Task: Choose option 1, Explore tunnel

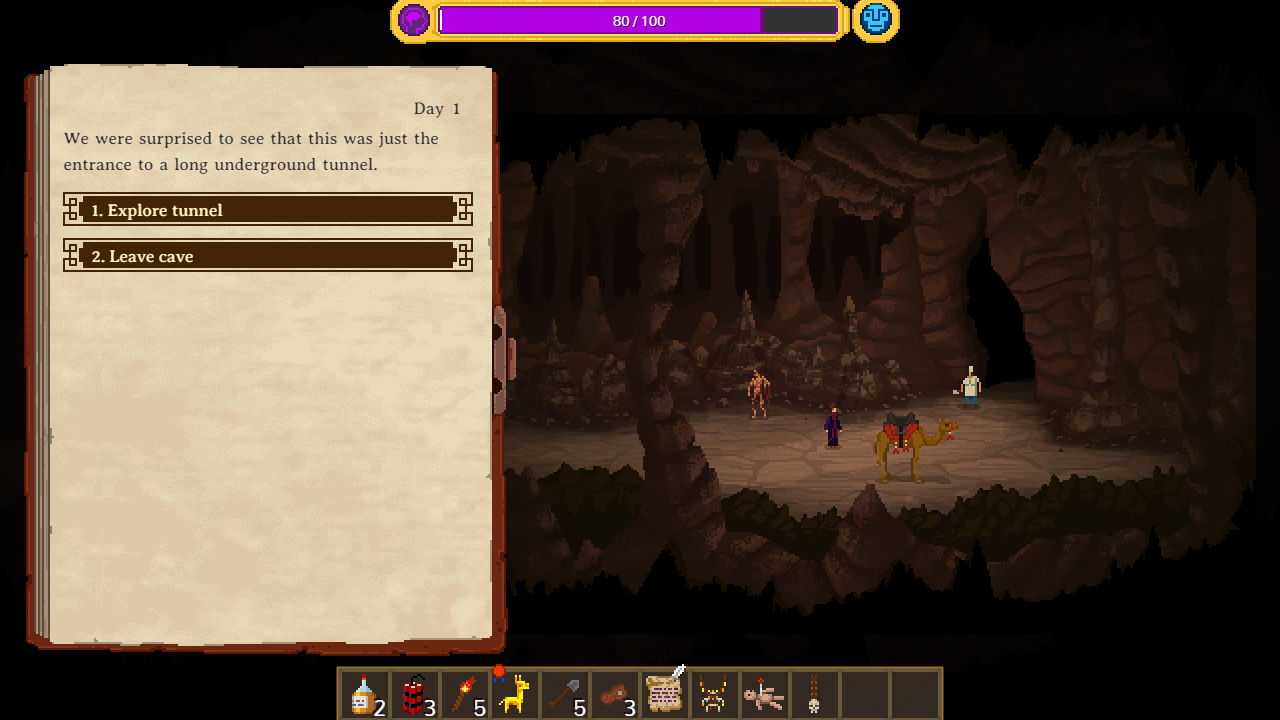Action: point(267,210)
